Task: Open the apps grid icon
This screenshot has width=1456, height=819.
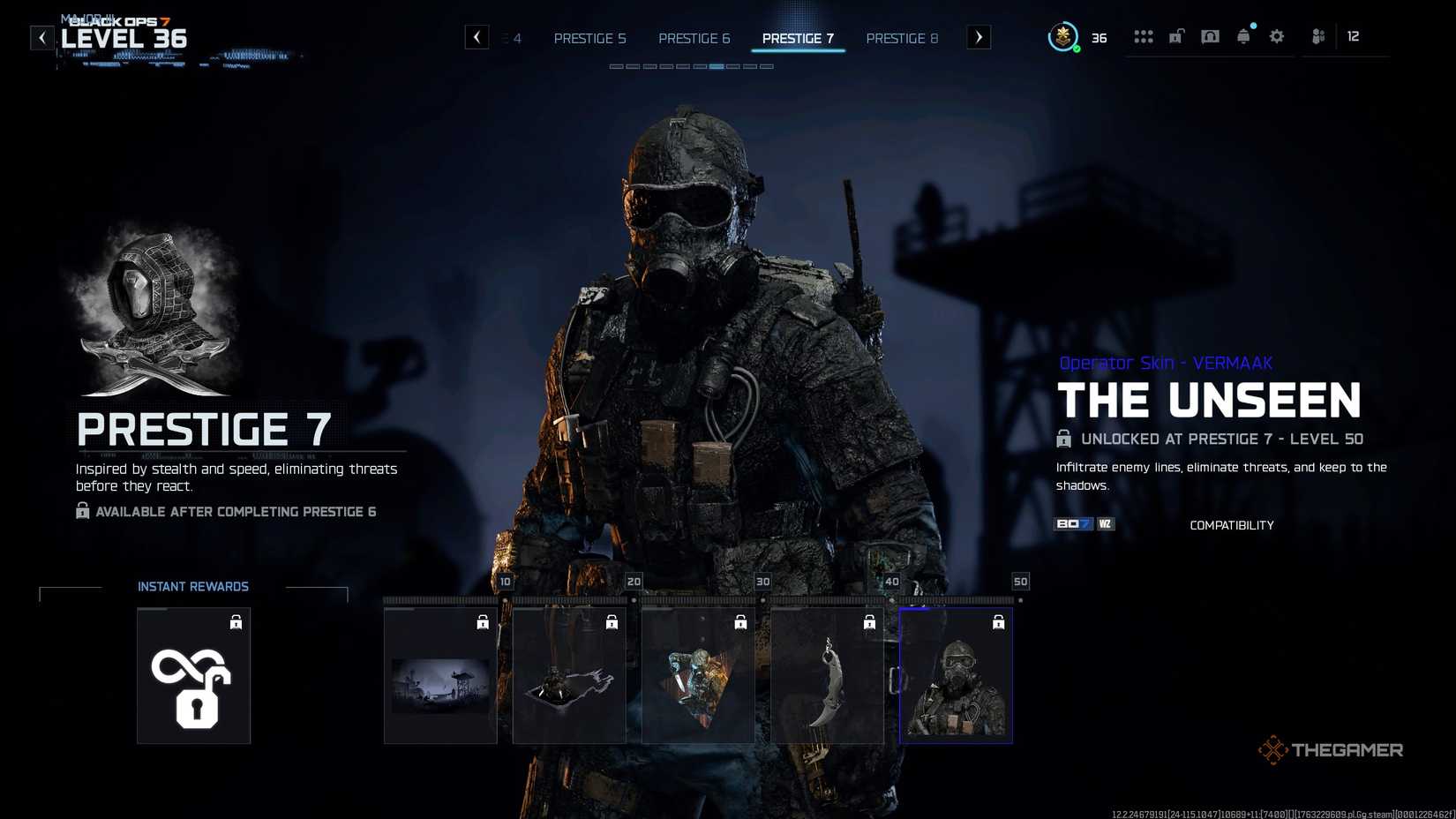Action: coord(1144,36)
